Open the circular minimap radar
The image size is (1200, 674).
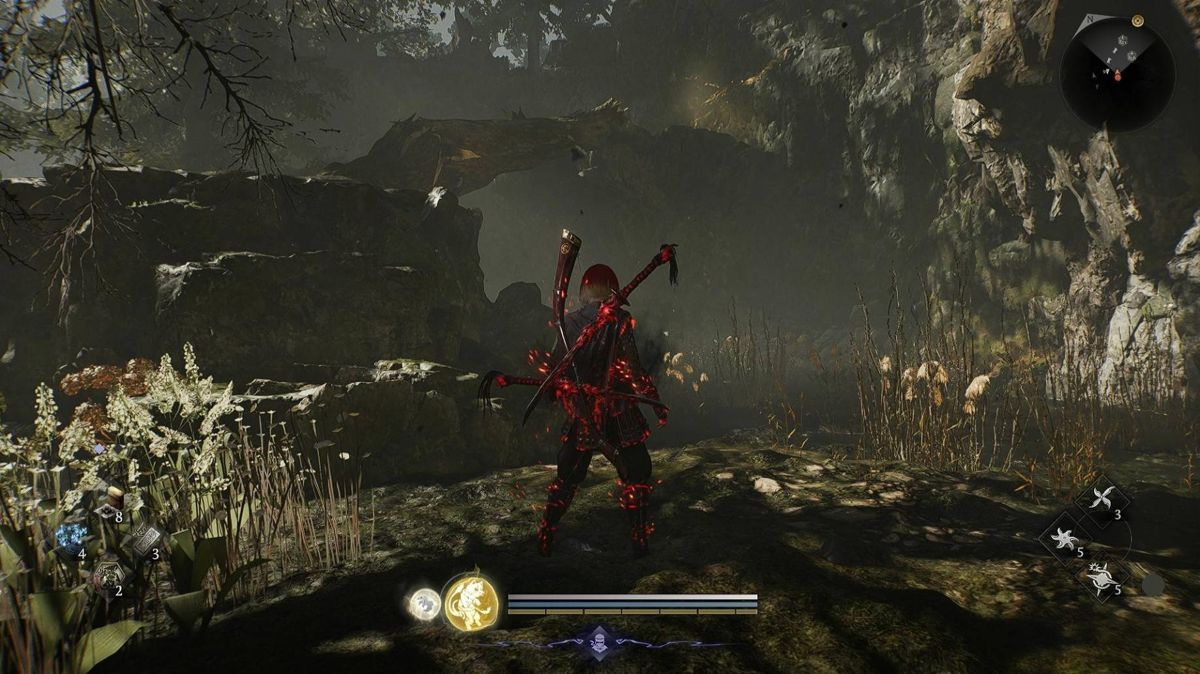pos(1117,73)
